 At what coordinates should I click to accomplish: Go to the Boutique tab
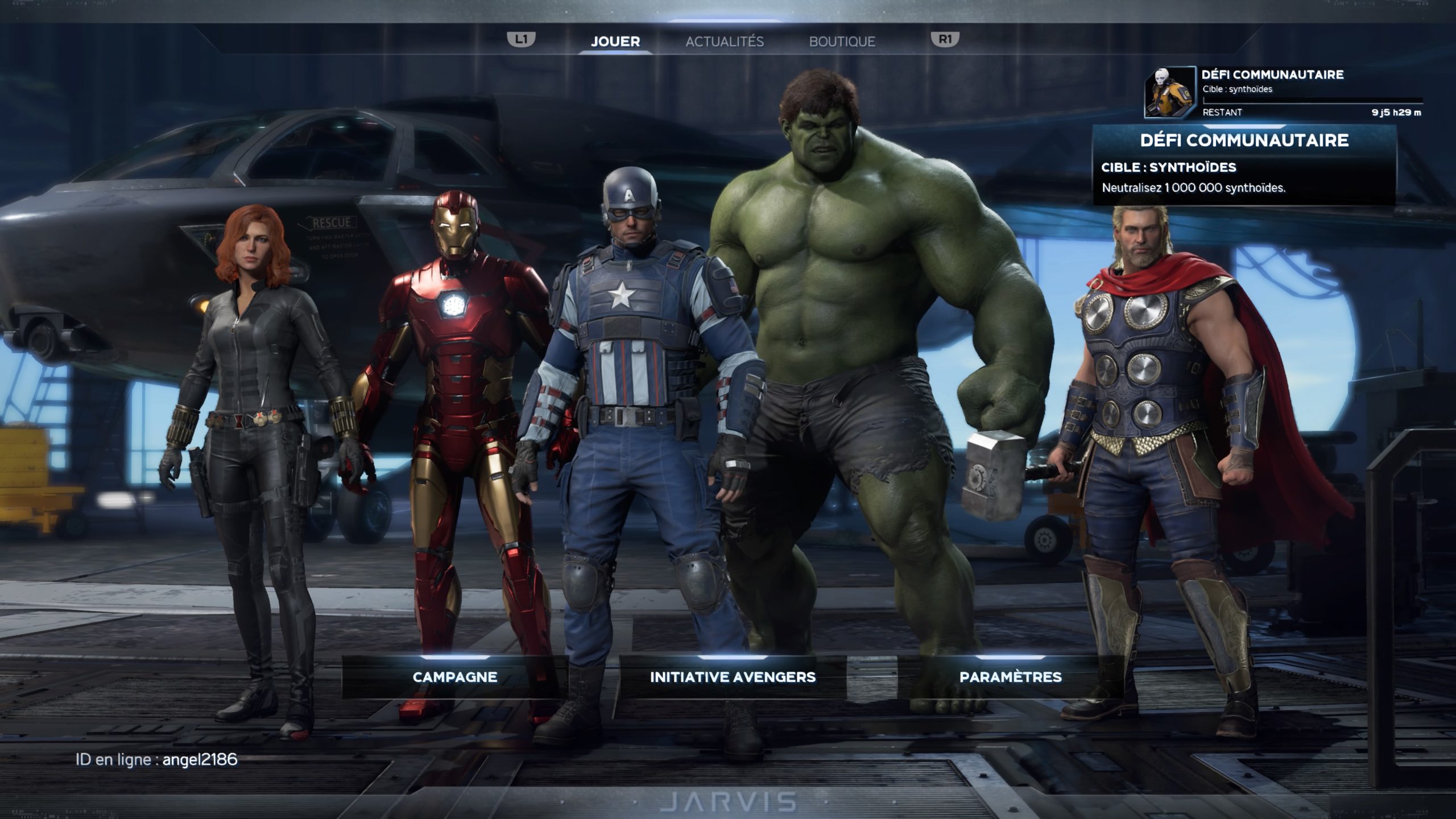coord(842,42)
